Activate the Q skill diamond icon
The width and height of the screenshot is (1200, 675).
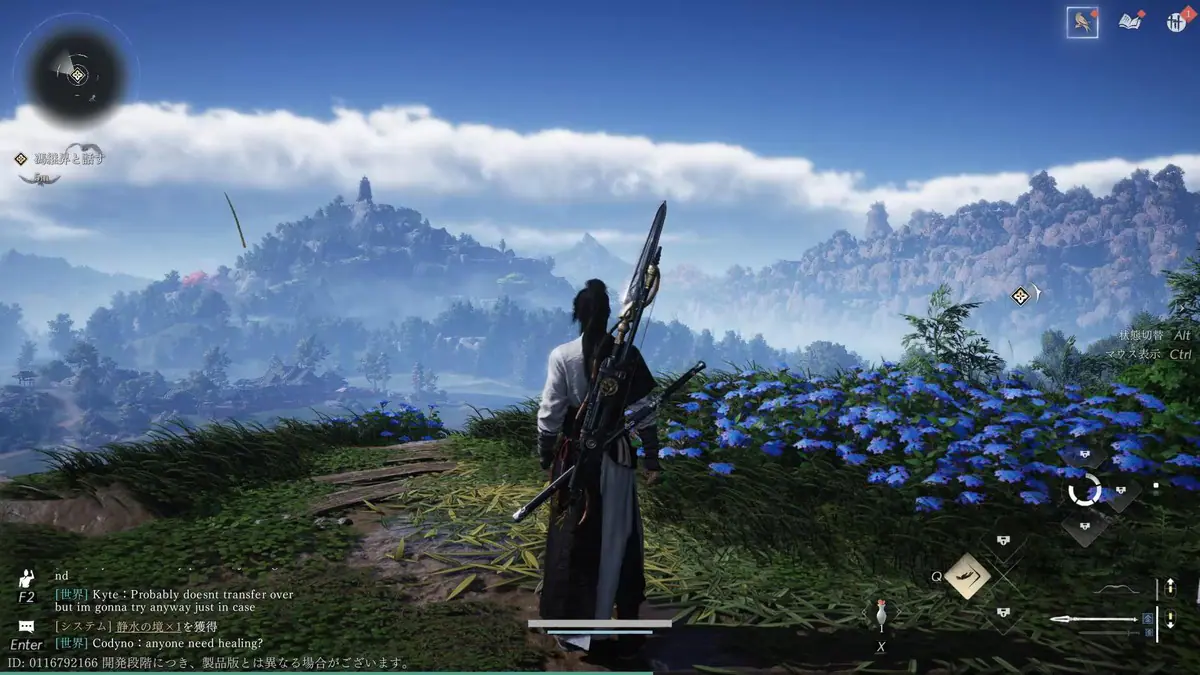[x=967, y=576]
